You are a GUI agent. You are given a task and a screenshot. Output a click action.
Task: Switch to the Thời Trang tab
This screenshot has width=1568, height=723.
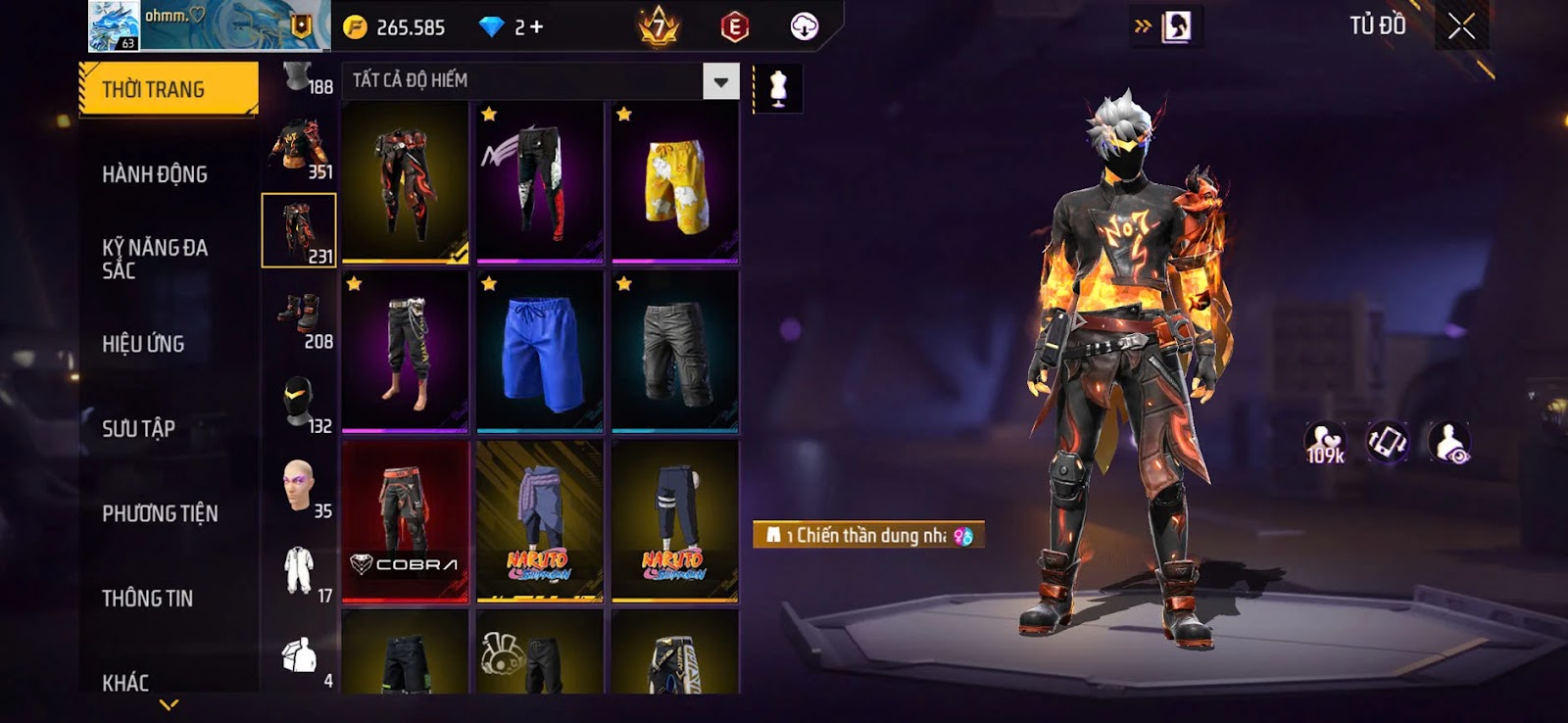168,89
